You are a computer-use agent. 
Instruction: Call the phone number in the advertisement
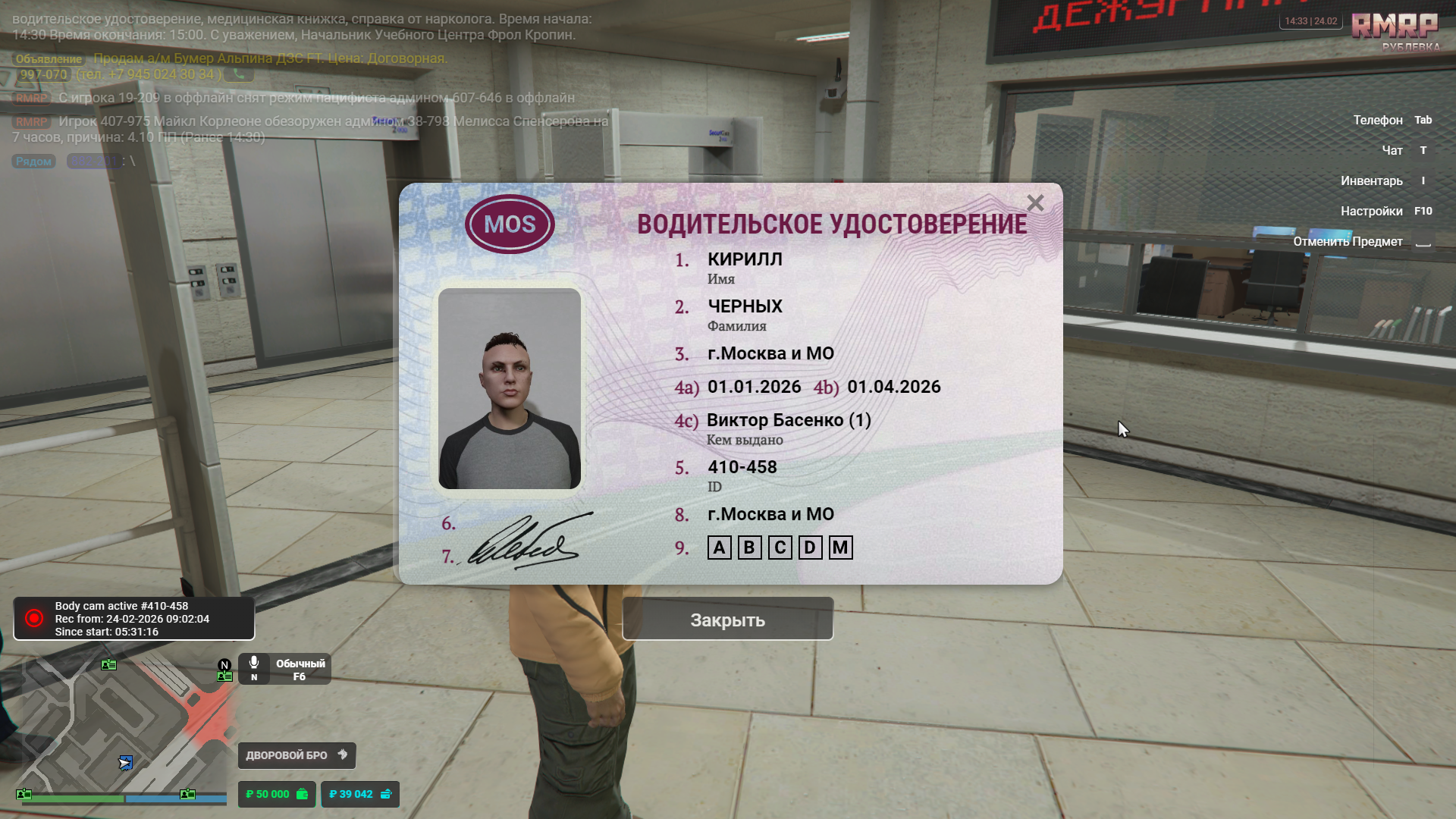click(x=239, y=74)
